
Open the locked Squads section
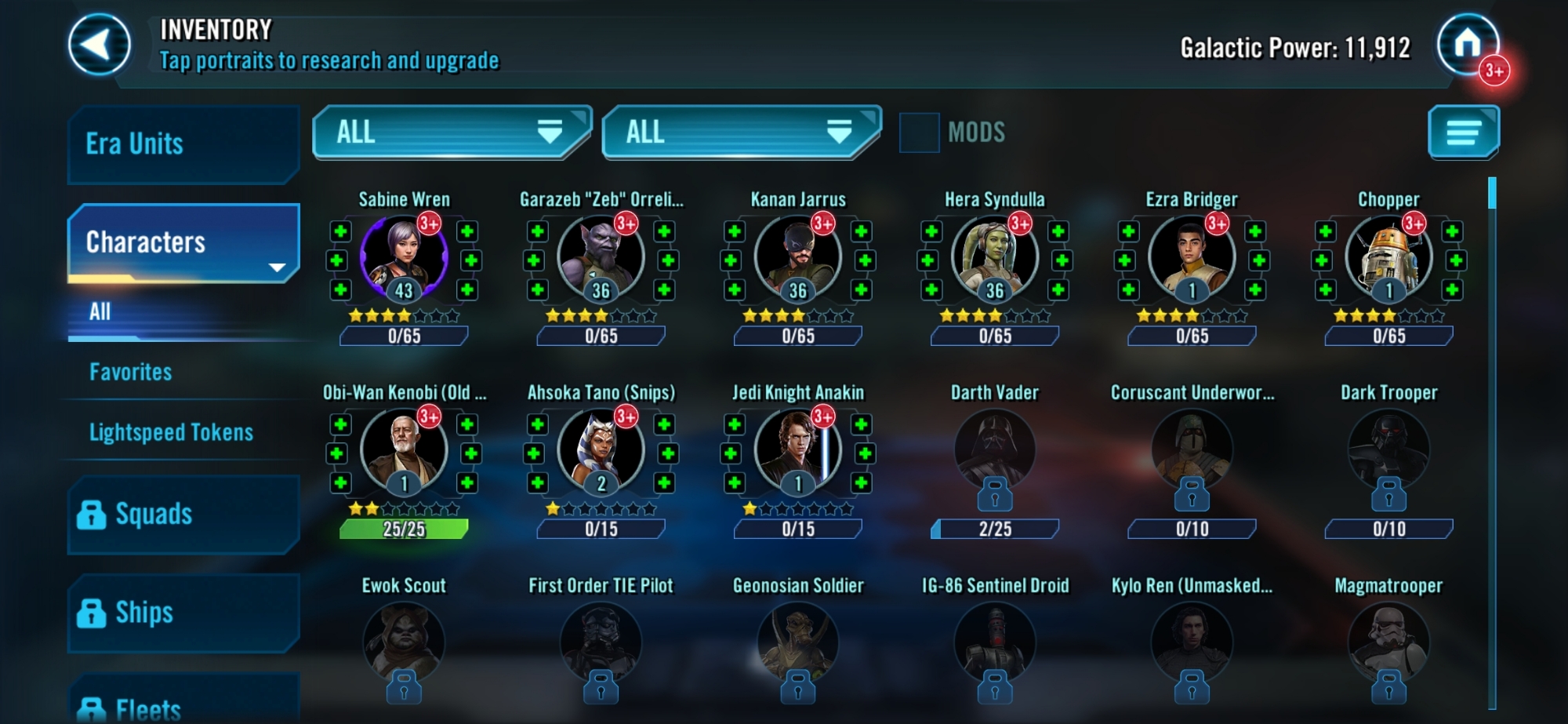tap(183, 515)
